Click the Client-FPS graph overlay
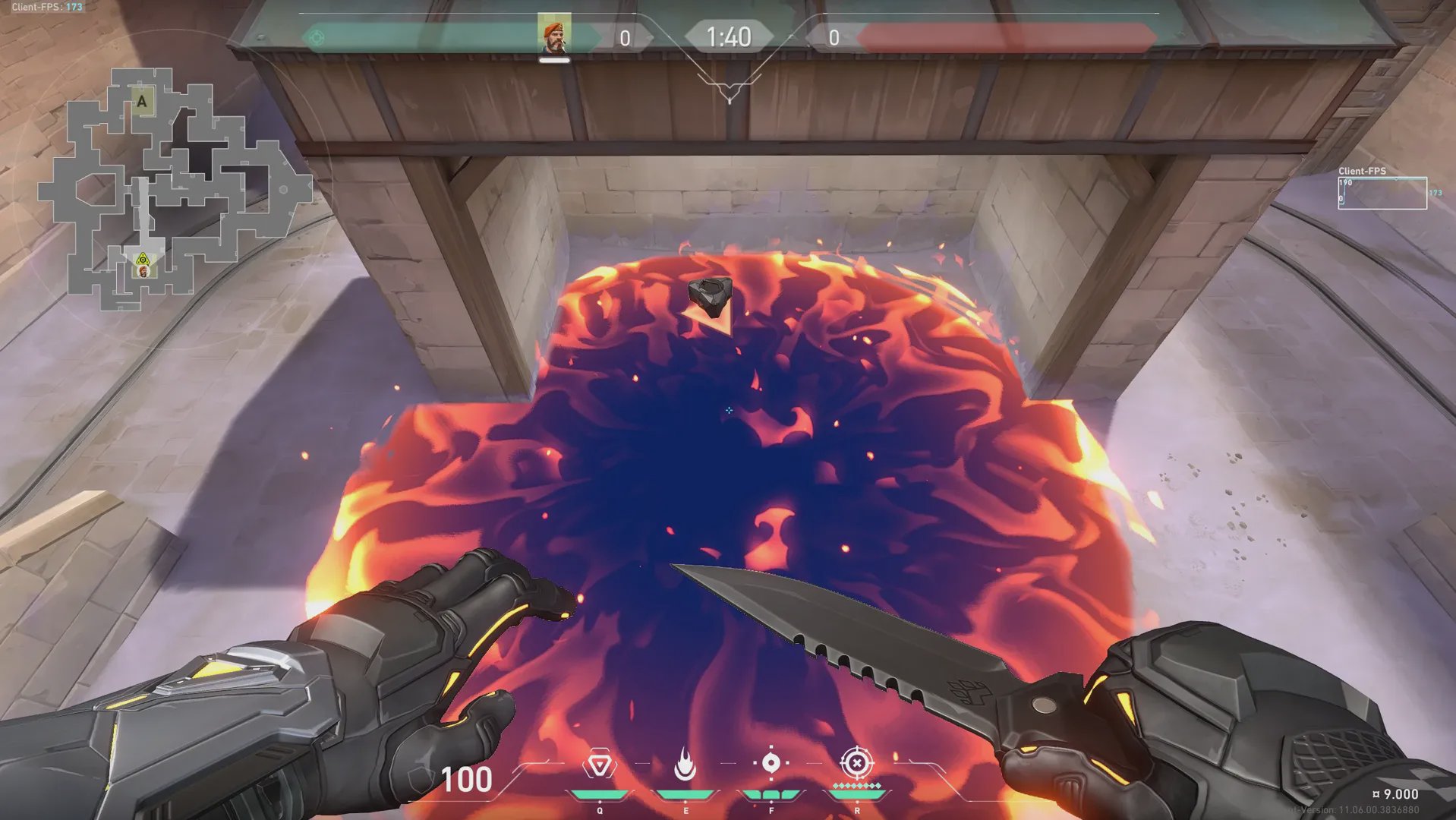This screenshot has height=820, width=1456. 1382,193
